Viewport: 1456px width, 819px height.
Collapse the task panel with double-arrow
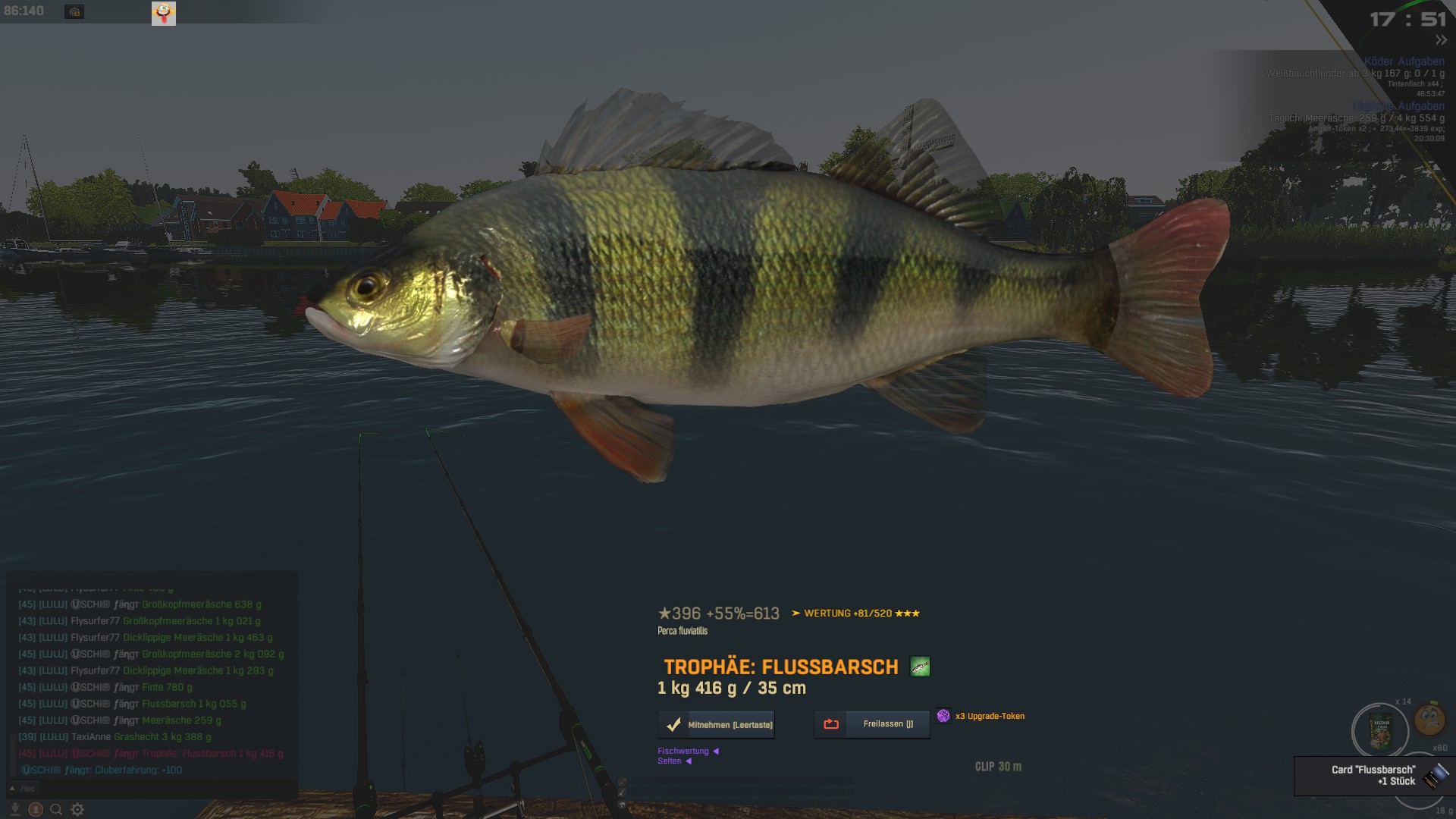click(1441, 40)
